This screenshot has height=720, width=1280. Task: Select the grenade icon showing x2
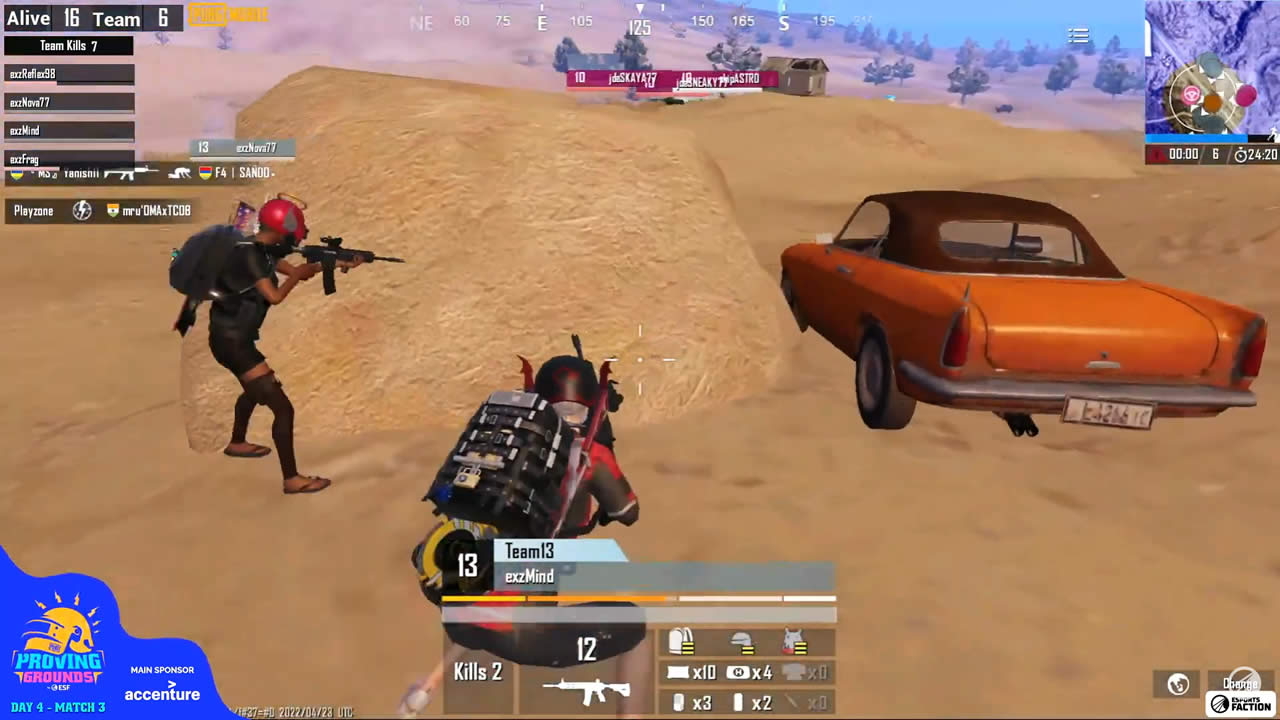click(x=740, y=701)
